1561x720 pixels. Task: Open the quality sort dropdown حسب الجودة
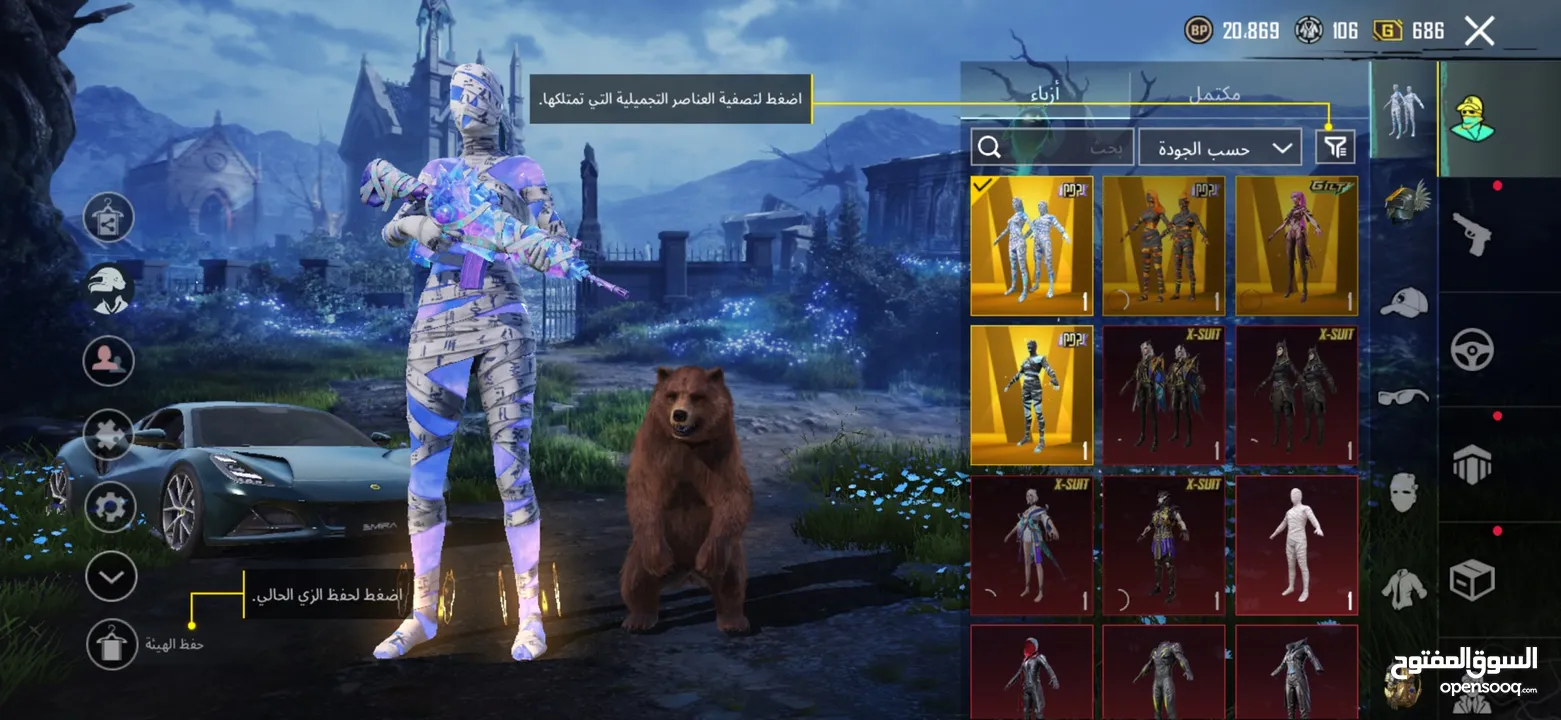[1218, 147]
